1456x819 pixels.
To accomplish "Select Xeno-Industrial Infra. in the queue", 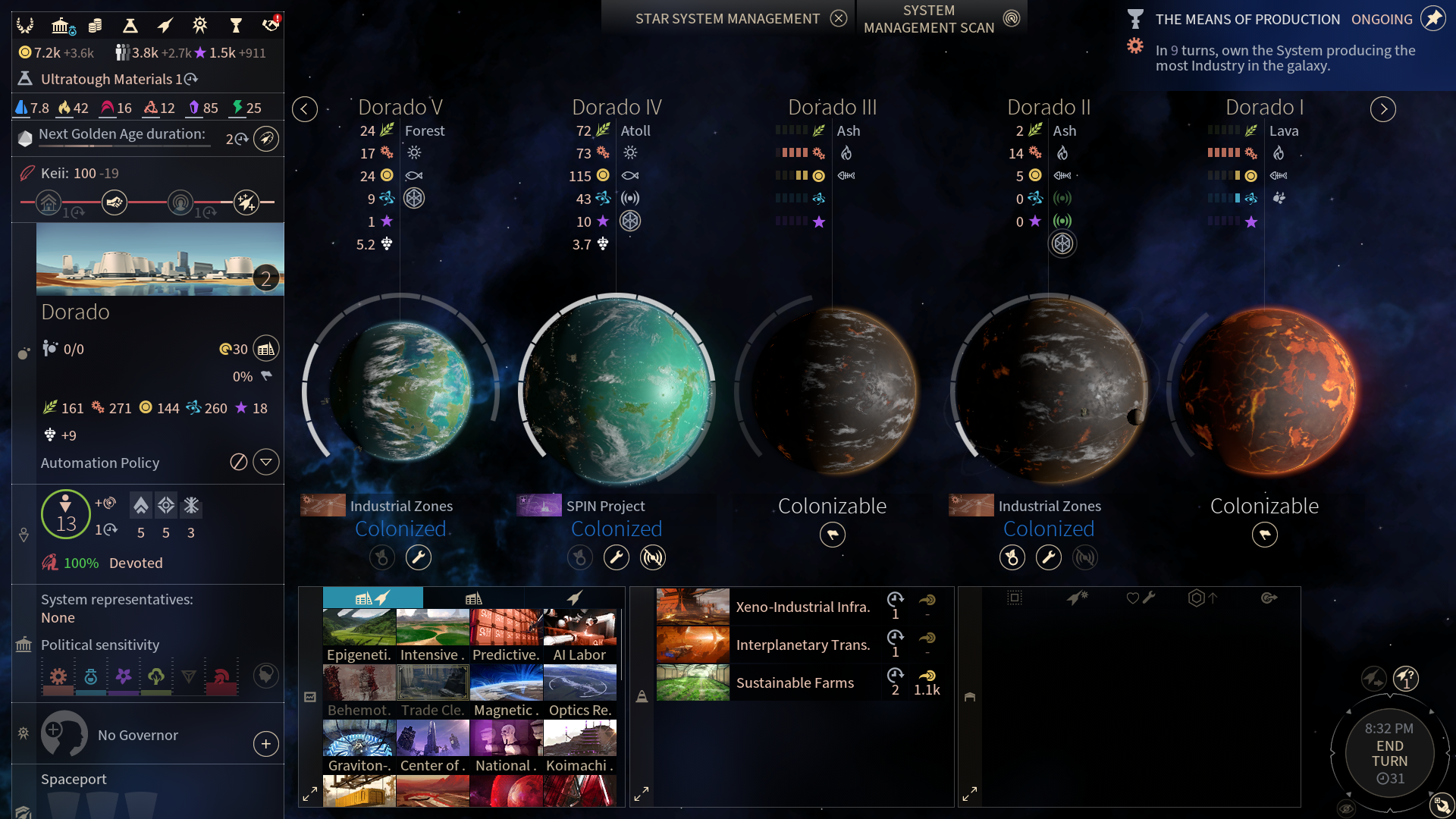I will 802,607.
